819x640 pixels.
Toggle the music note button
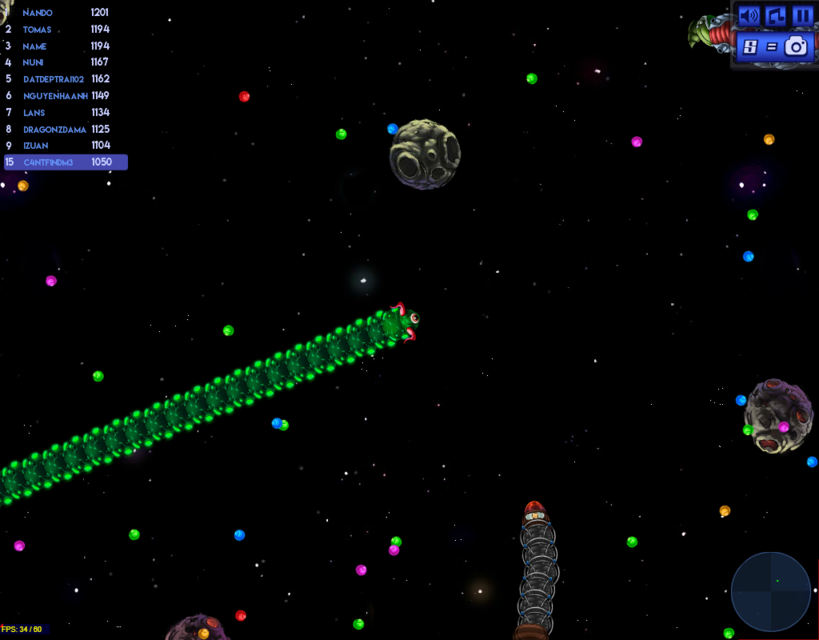(x=776, y=16)
